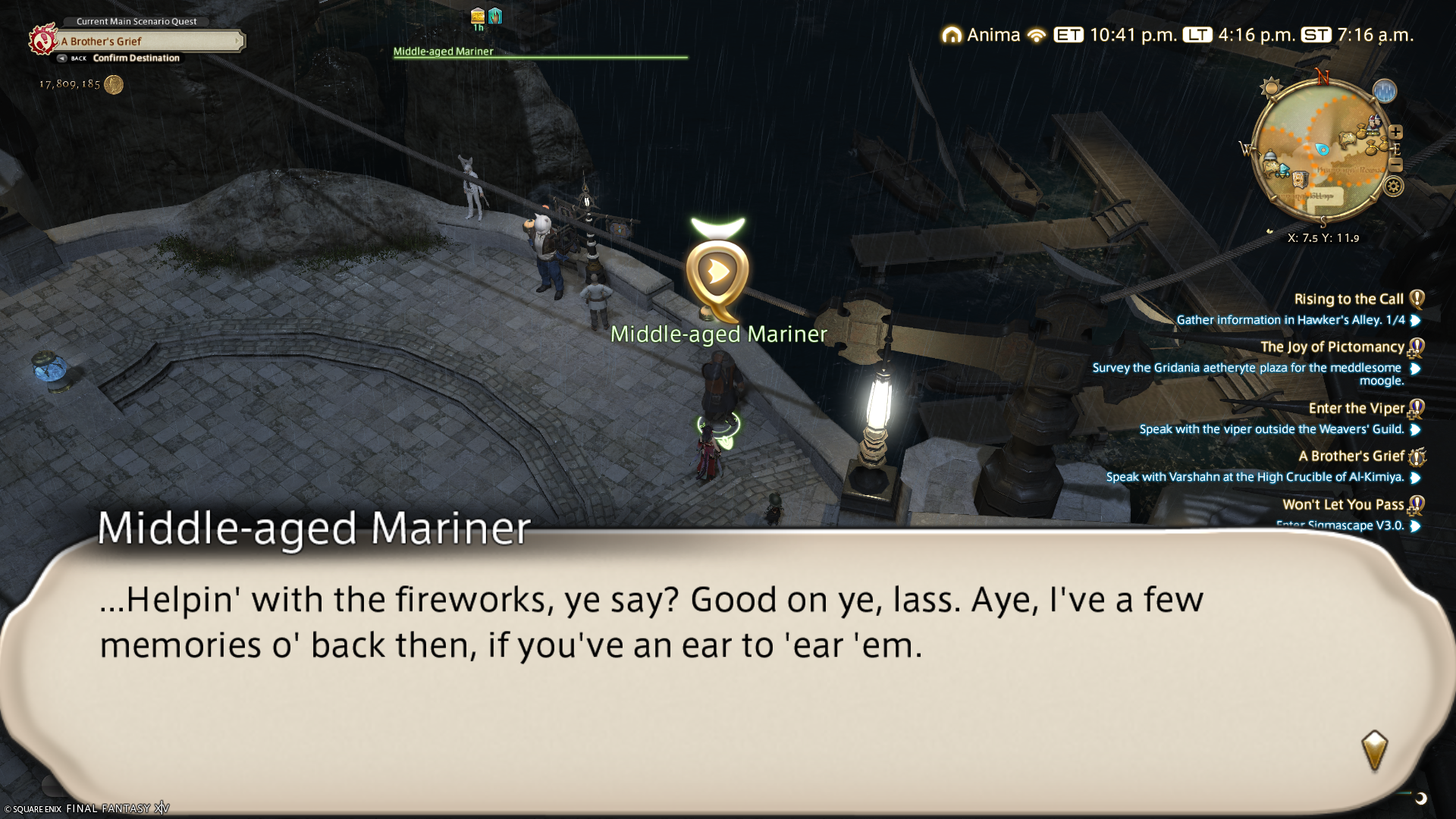
Task: Select Won't Let You Pass quest entry
Action: pos(1342,504)
